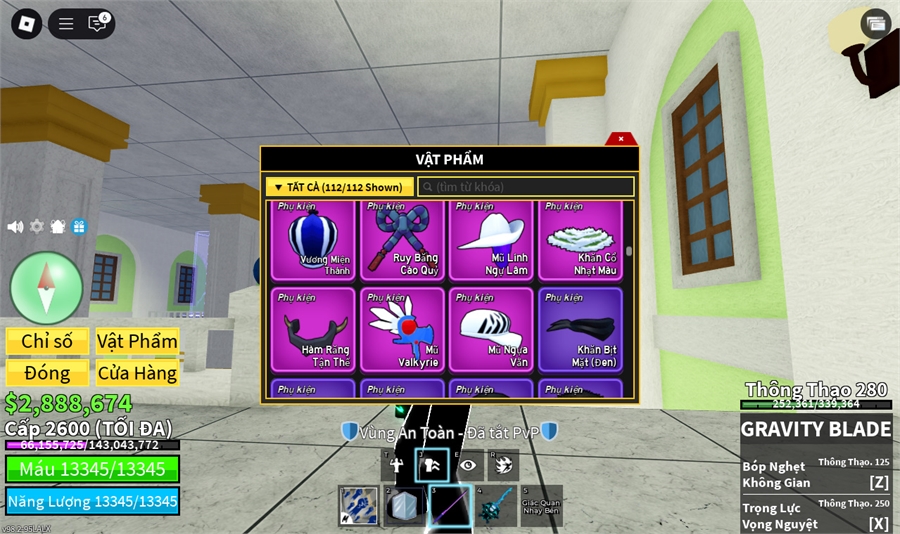Select the Mũ Lính Ngự Lâm hat

[490, 241]
